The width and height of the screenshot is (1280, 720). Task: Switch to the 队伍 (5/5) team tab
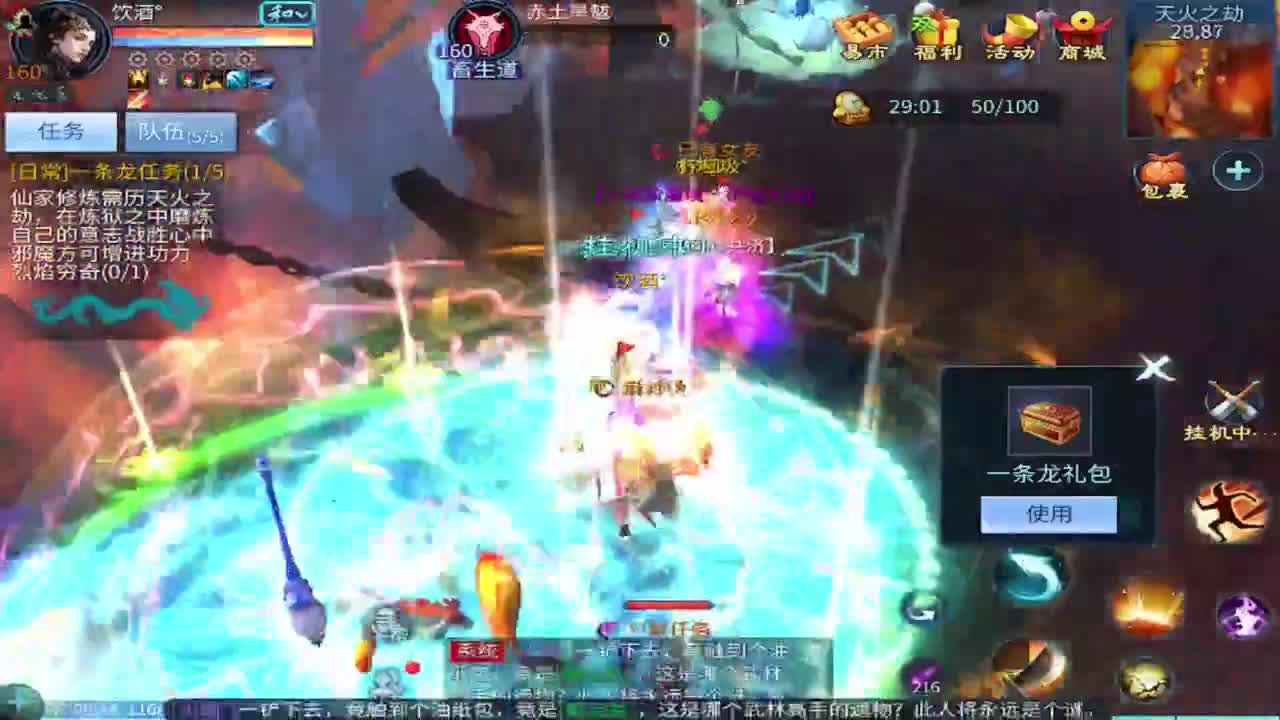click(178, 131)
